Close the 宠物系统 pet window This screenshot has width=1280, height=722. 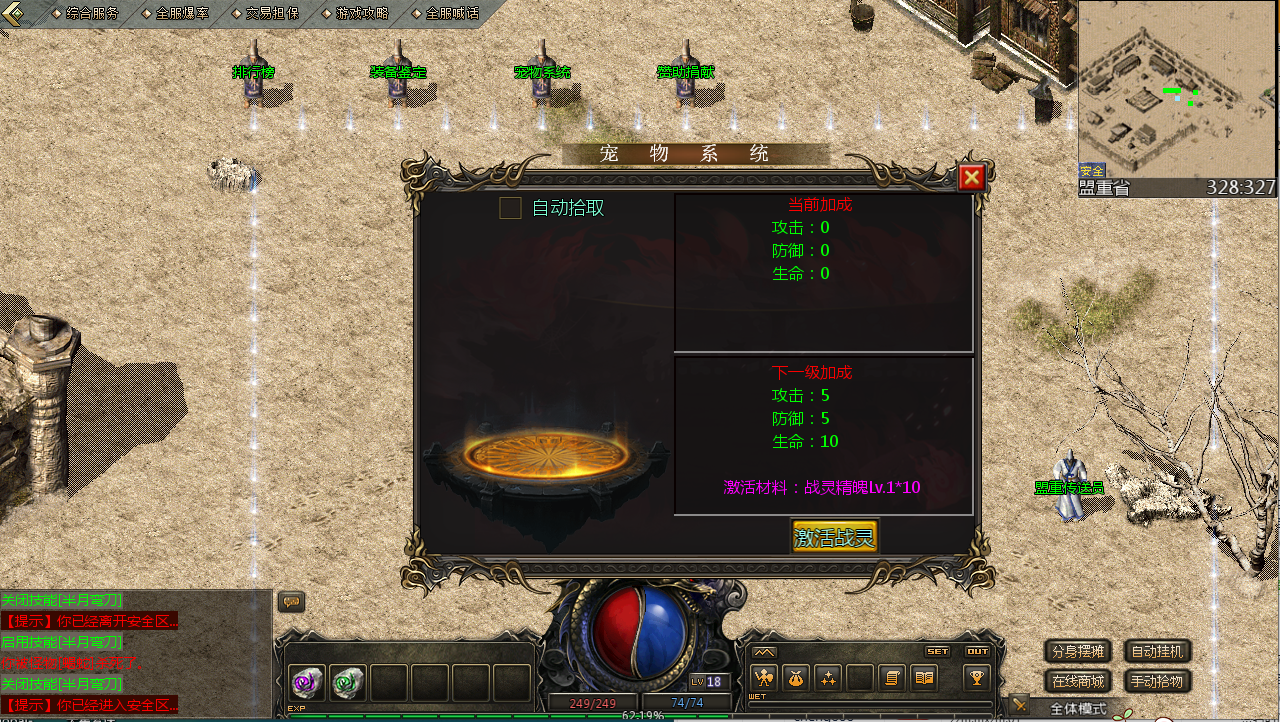(971, 178)
